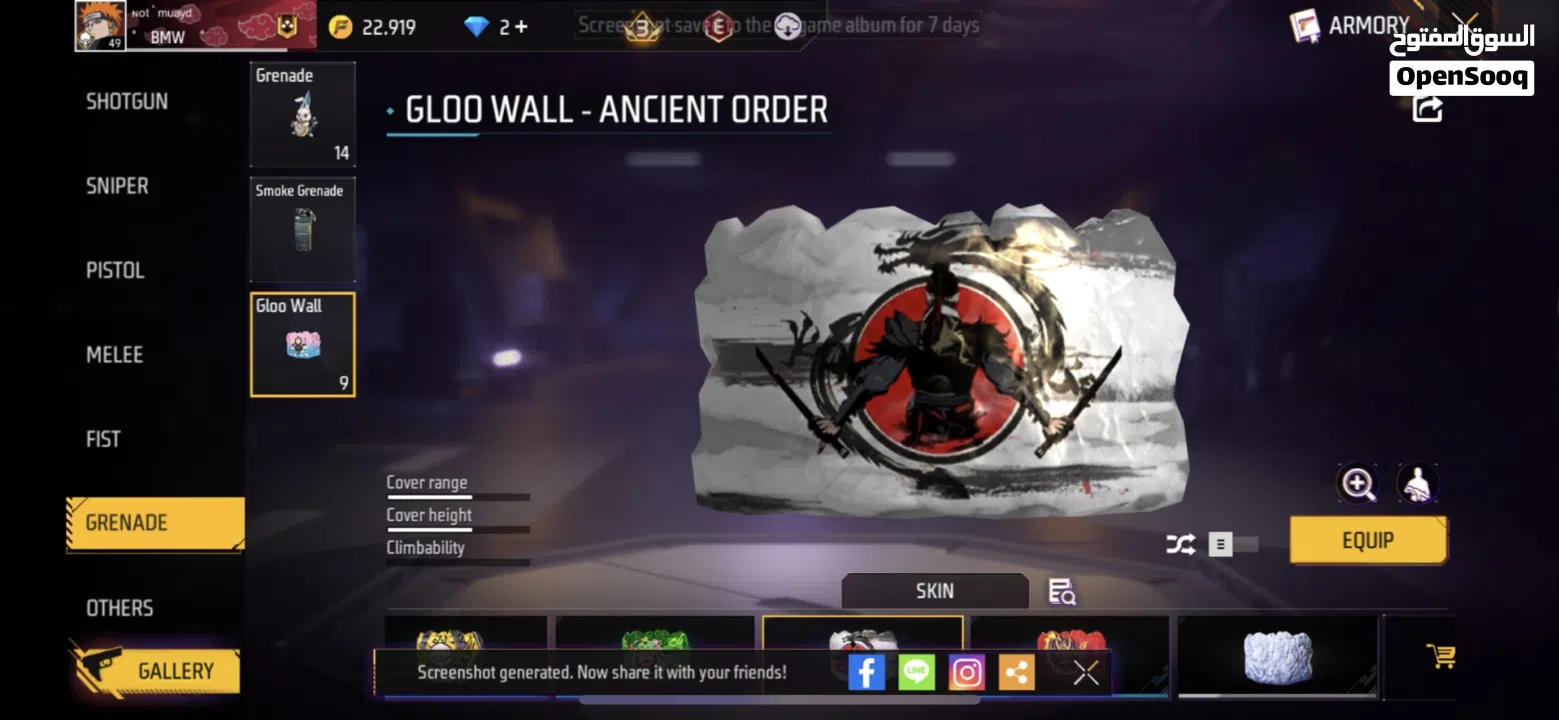Share screenshot on Instagram
The width and height of the screenshot is (1559, 720).
pyautogui.click(x=967, y=671)
